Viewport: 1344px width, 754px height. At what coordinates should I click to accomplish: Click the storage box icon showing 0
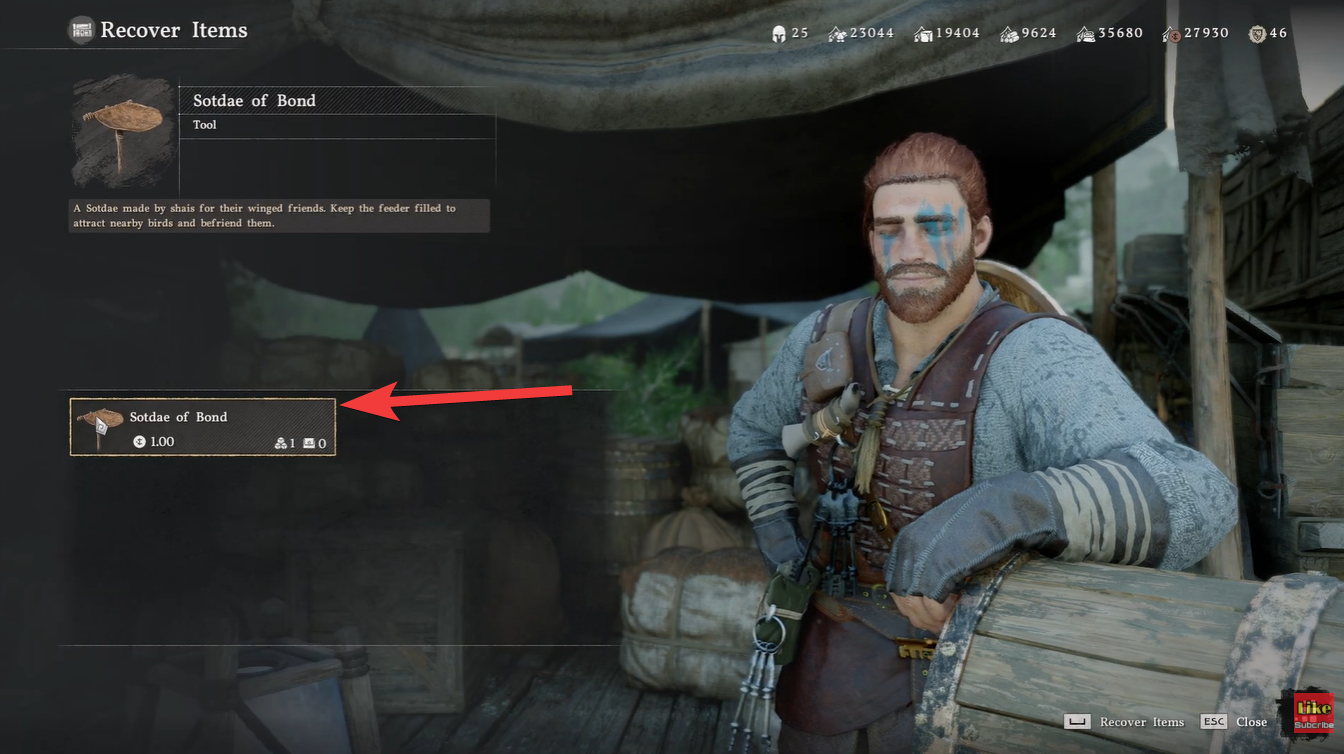[x=309, y=442]
